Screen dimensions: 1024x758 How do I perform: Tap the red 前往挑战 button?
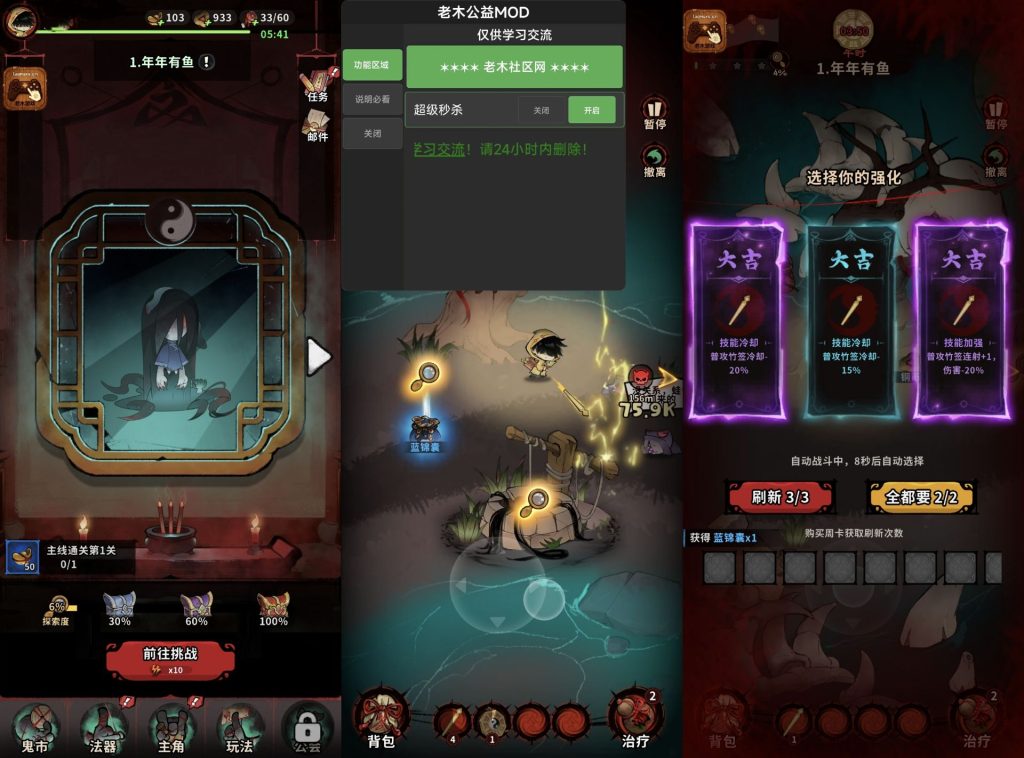point(170,659)
